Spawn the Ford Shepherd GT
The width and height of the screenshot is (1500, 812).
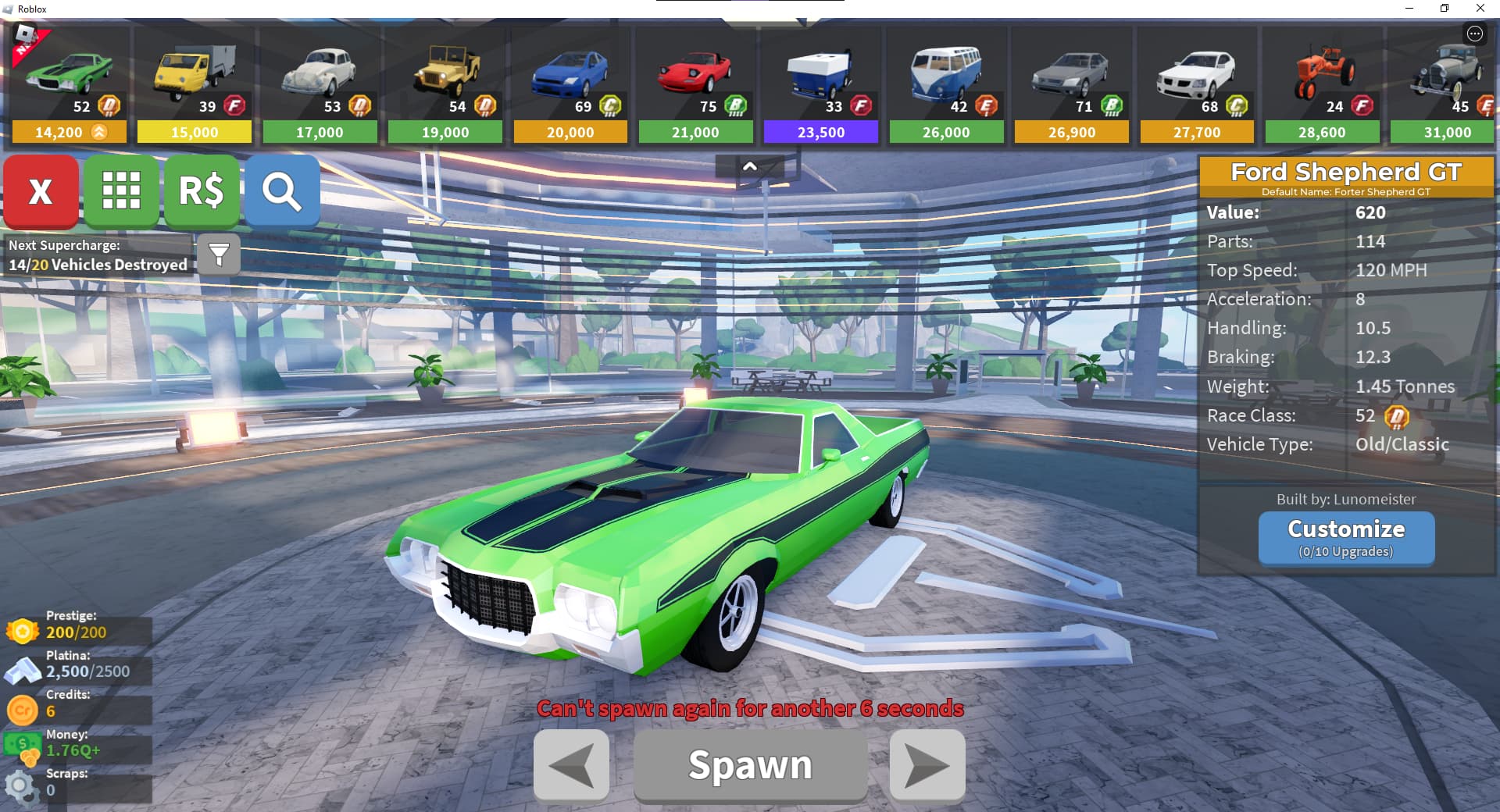click(750, 765)
